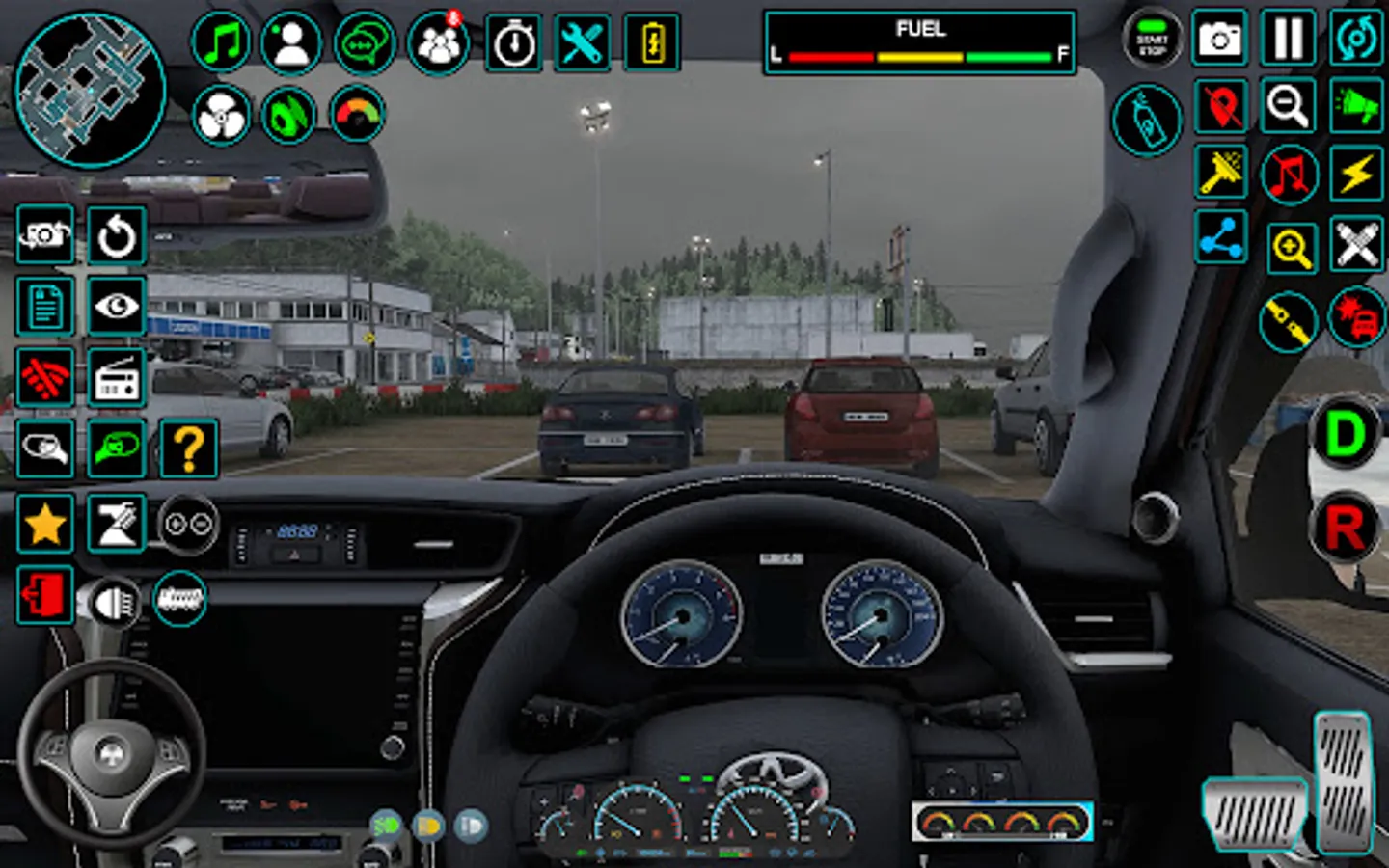1389x868 pixels.
Task: Click the START STOP engine button
Action: (1152, 41)
